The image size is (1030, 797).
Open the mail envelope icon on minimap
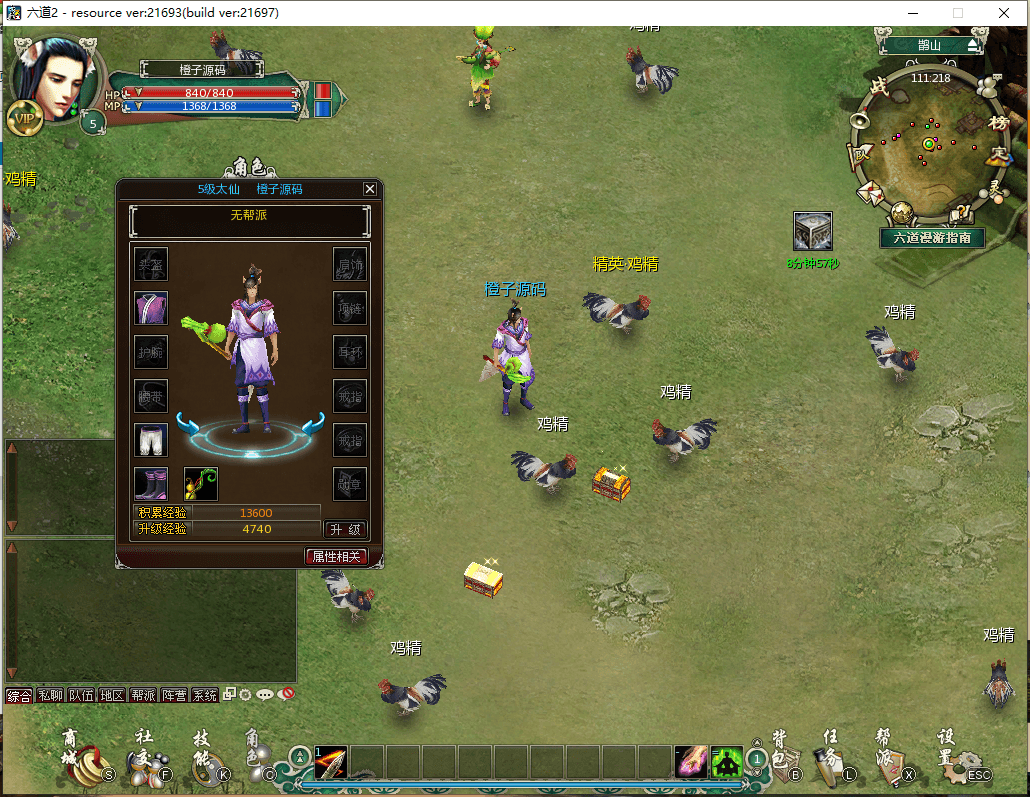[x=869, y=191]
